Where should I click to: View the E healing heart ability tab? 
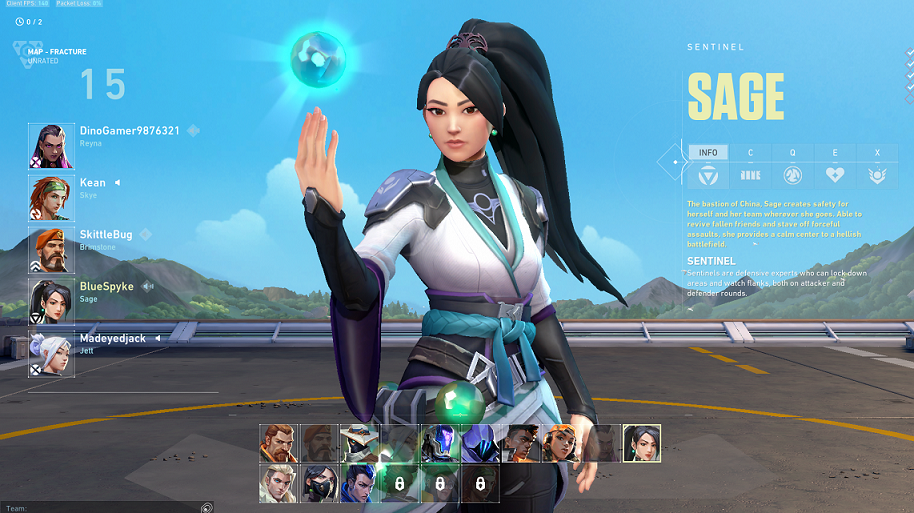point(835,168)
